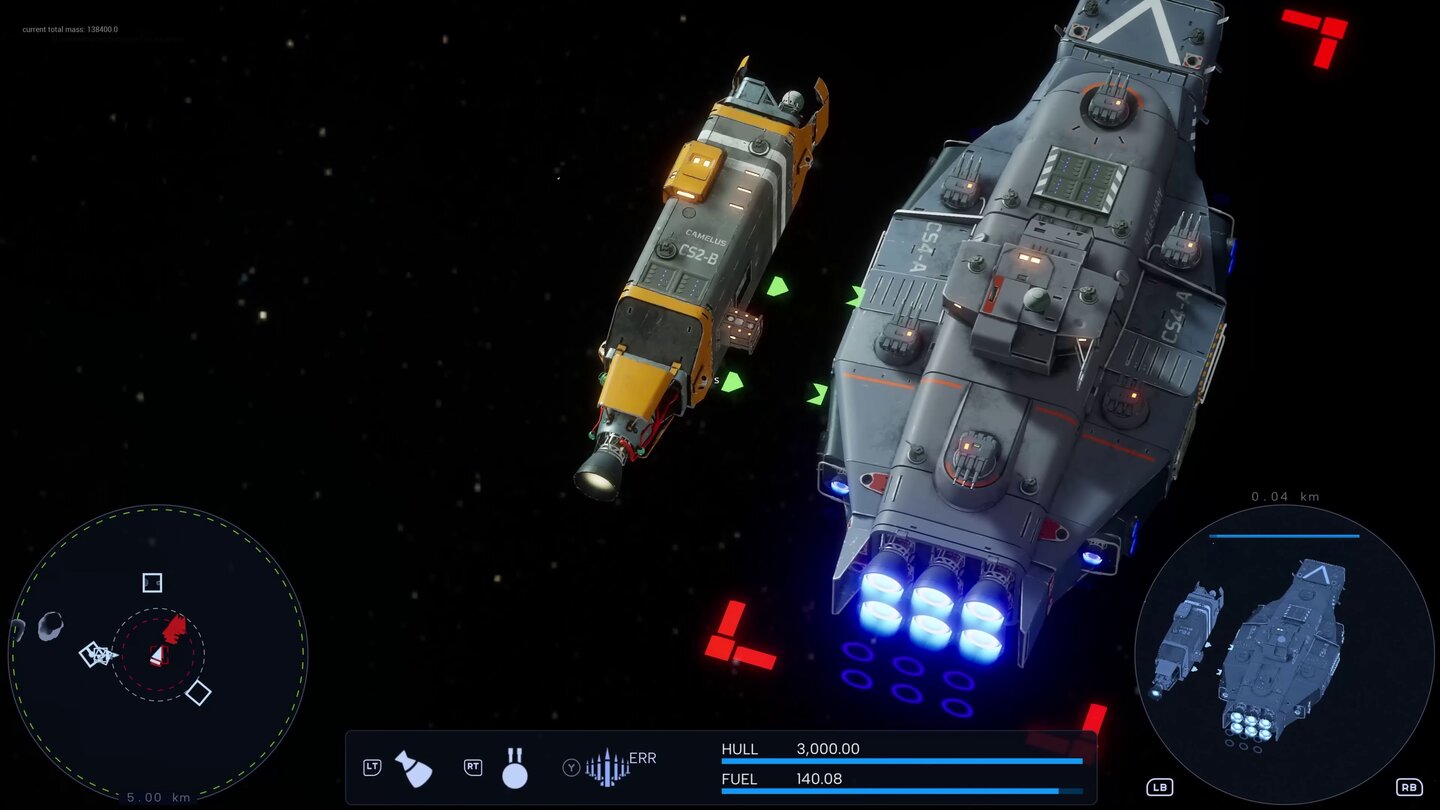
Task: Click the asteroid blip on the radar
Action: [x=50, y=626]
